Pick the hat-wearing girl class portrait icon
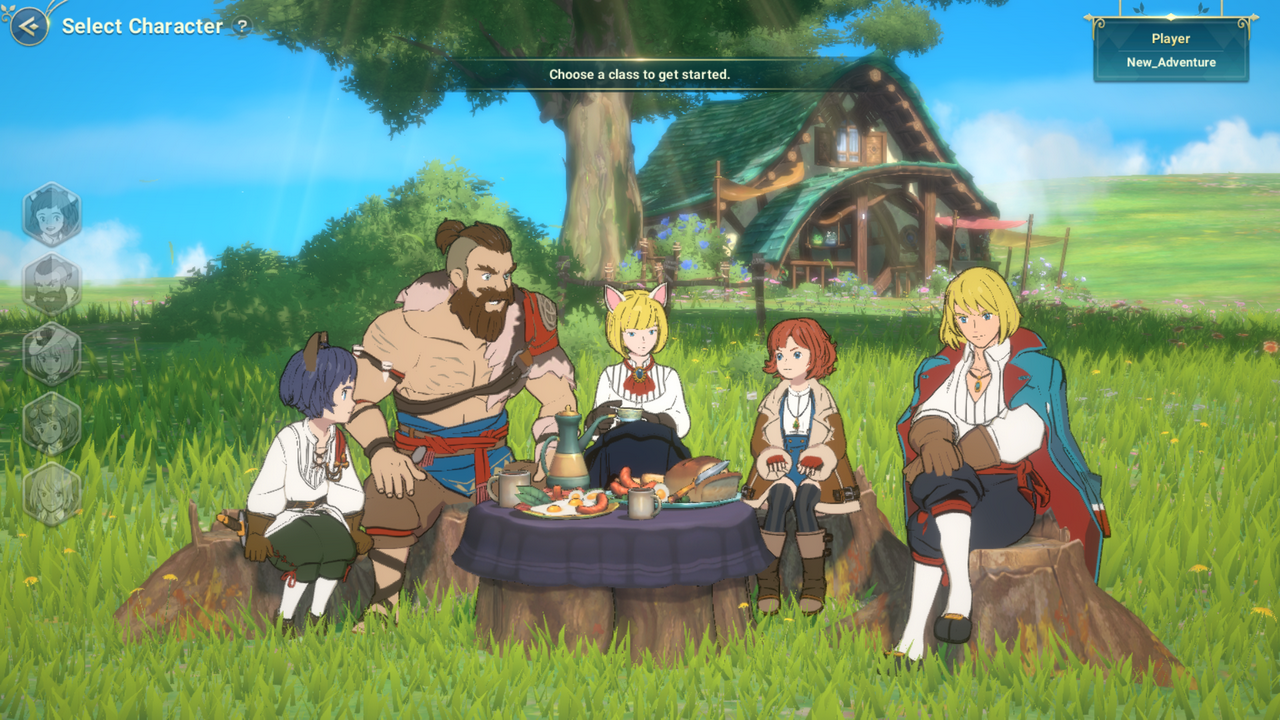Image resolution: width=1280 pixels, height=720 pixels. click(x=52, y=354)
